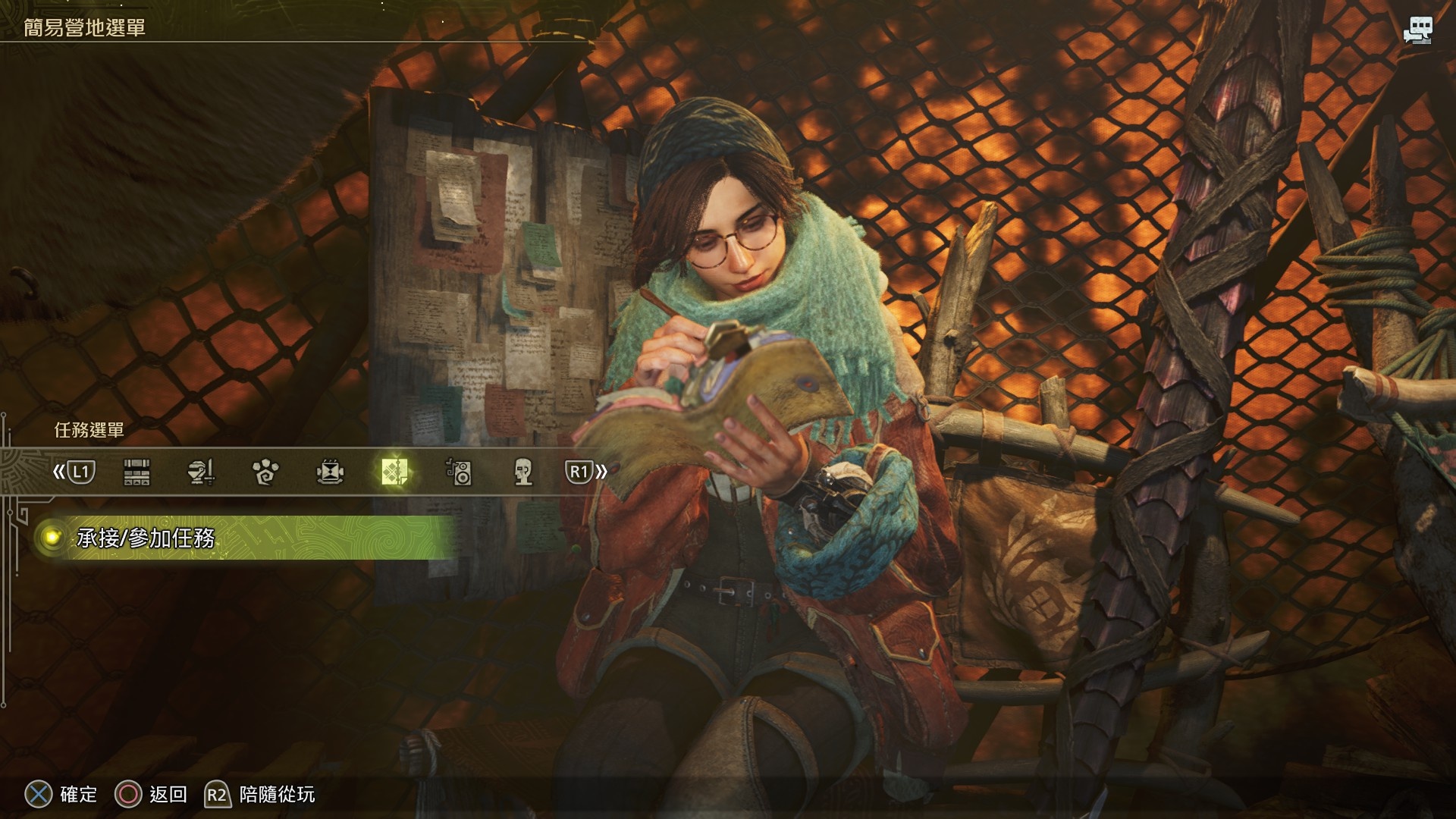Viewport: 1456px width, 819px height.
Task: Select 承接/參加任務 menu entry
Action: click(146, 538)
